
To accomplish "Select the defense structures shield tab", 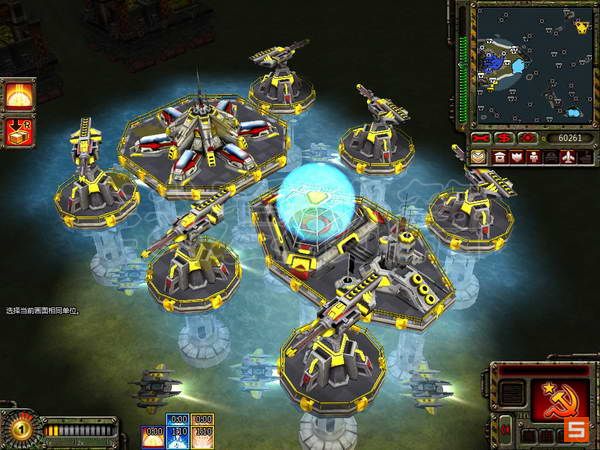I will point(514,157).
